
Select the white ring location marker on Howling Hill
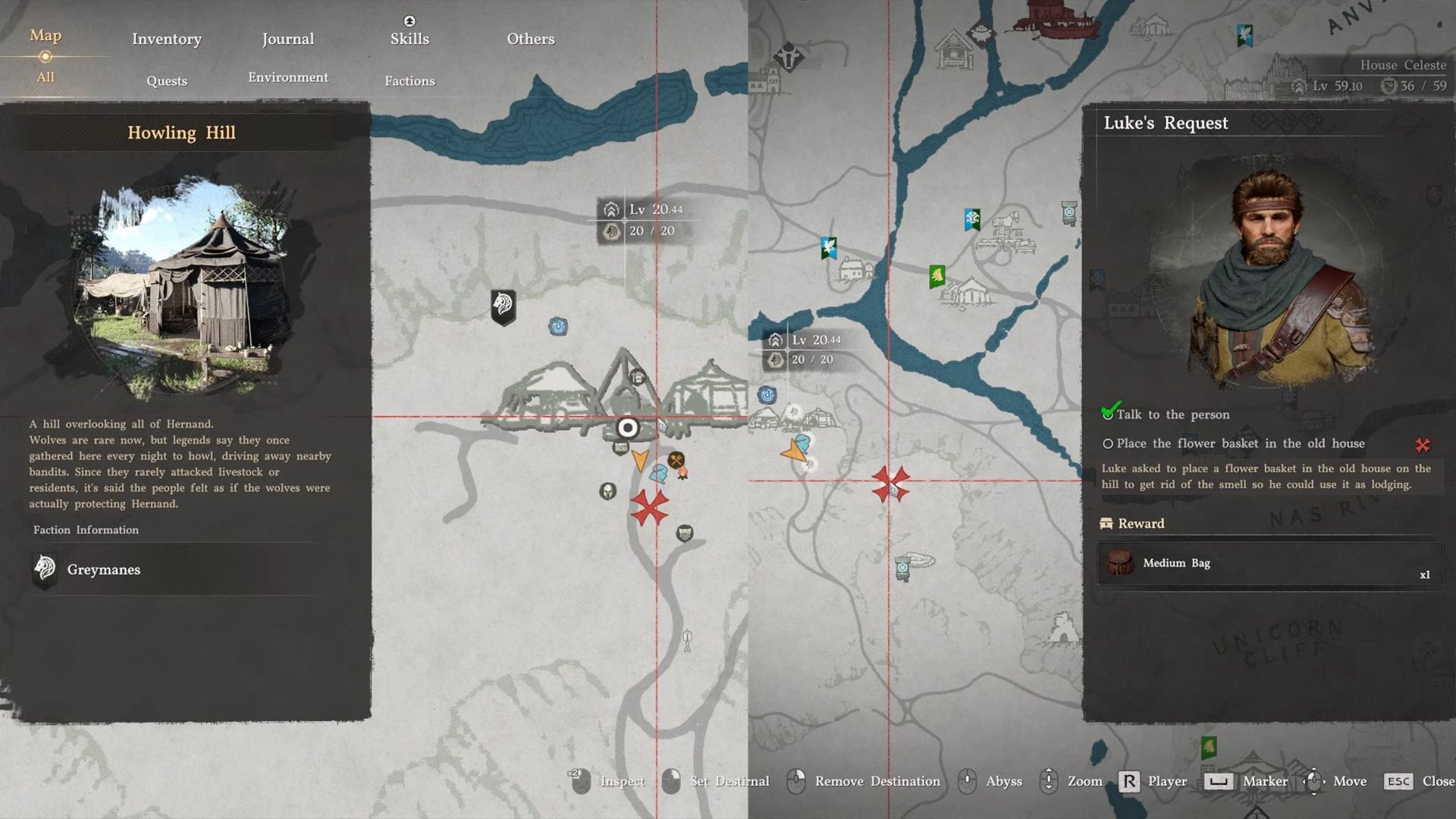pyautogui.click(x=627, y=428)
